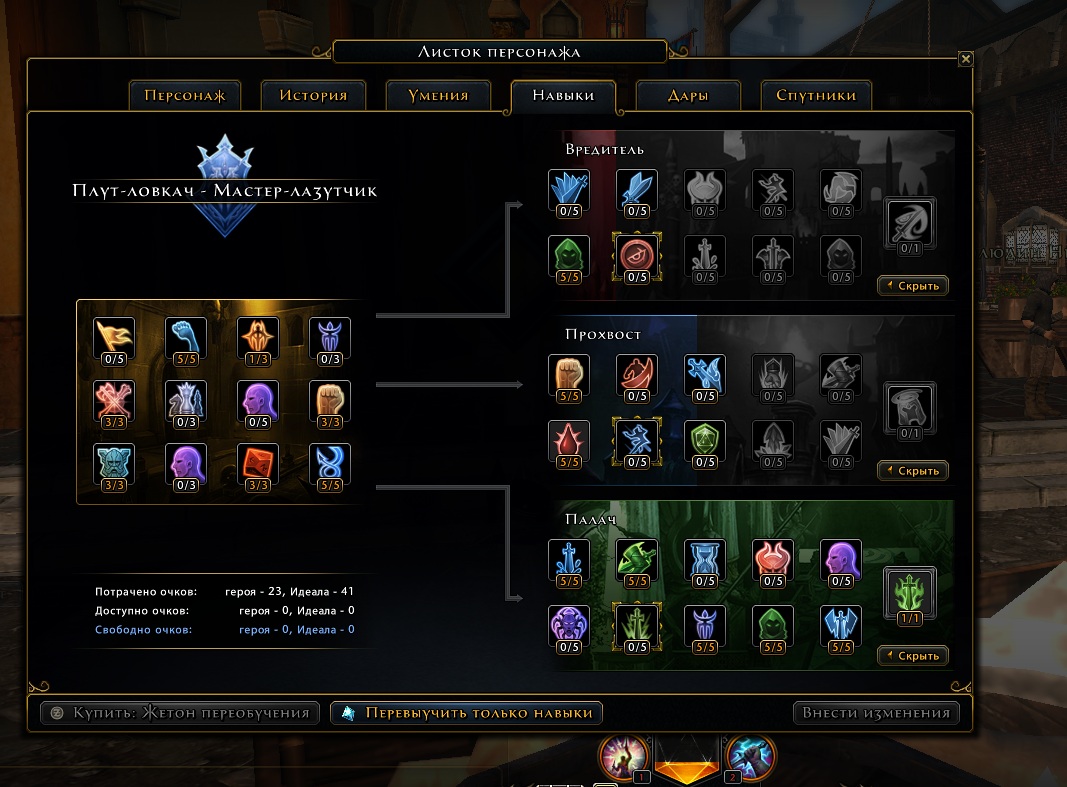The width and height of the screenshot is (1067, 787).
Task: Pick the crossed axes heroic feat
Action: (113, 401)
